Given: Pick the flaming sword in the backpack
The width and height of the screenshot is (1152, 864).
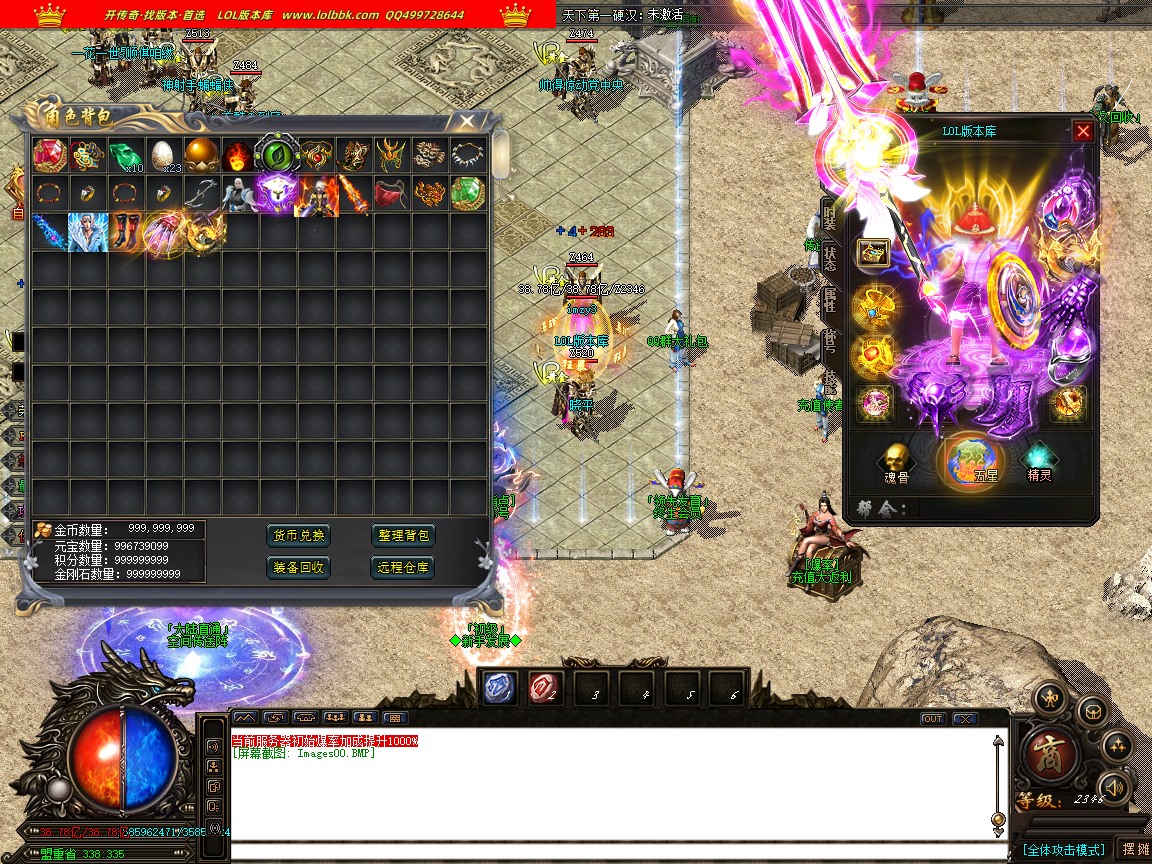Looking at the screenshot, I should tap(353, 193).
